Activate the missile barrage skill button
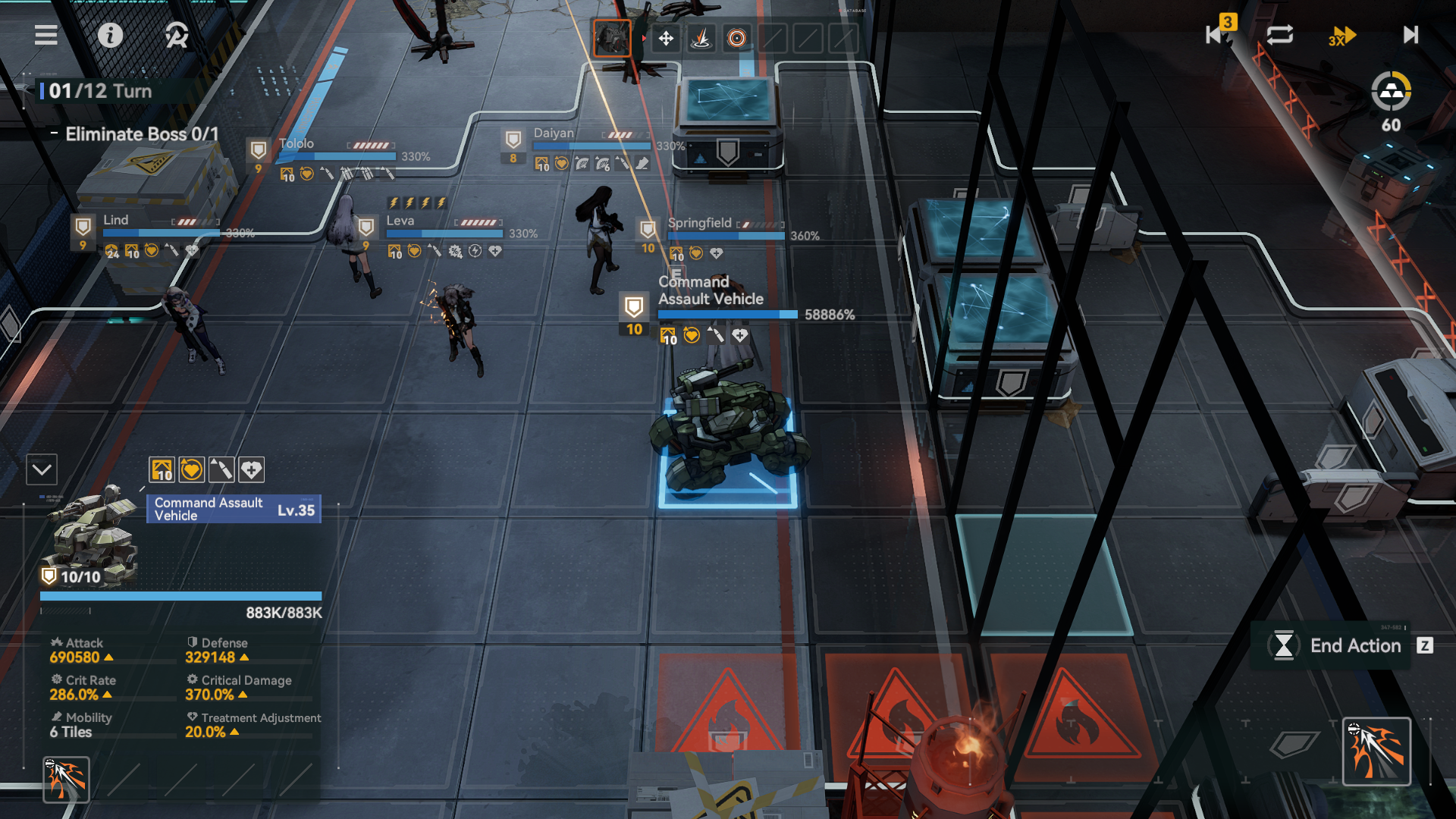1456x819 pixels. [1376, 751]
